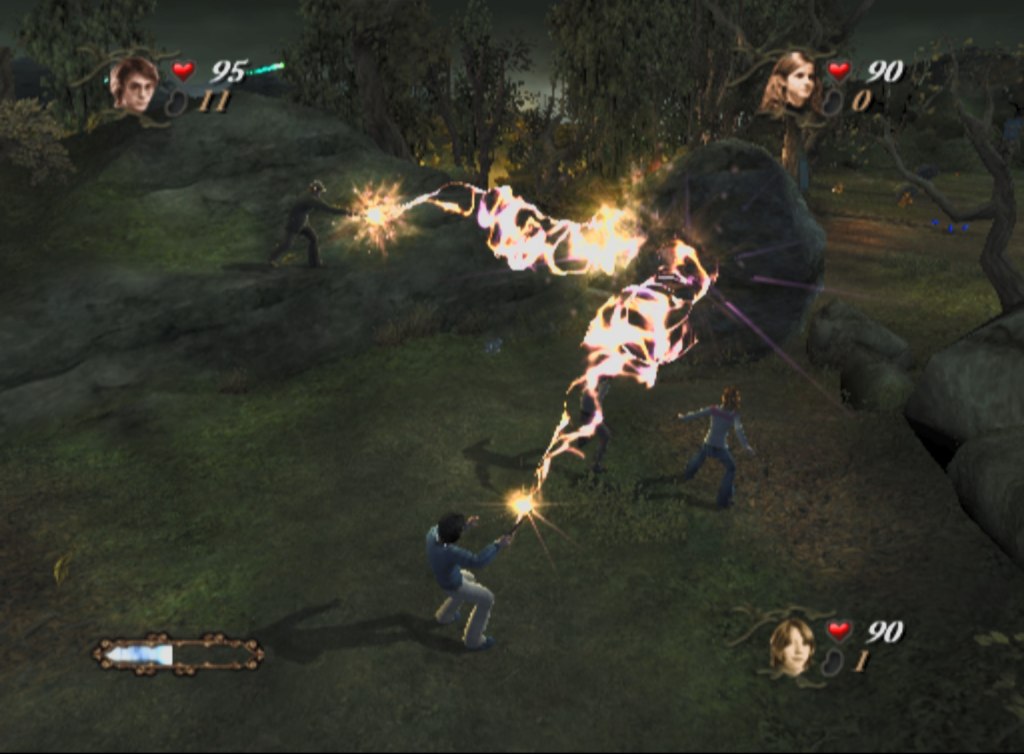Choose Hermione's long-haired character portrait
The image size is (1024, 754).
(791, 82)
